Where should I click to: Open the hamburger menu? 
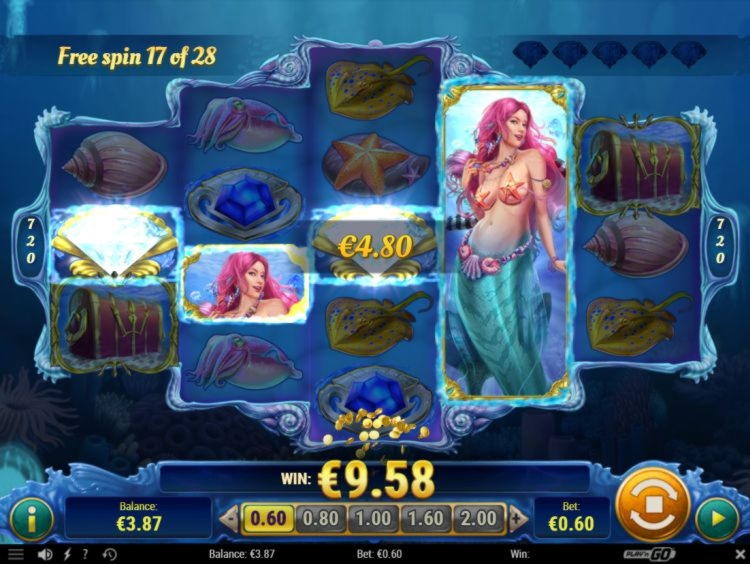point(15,554)
